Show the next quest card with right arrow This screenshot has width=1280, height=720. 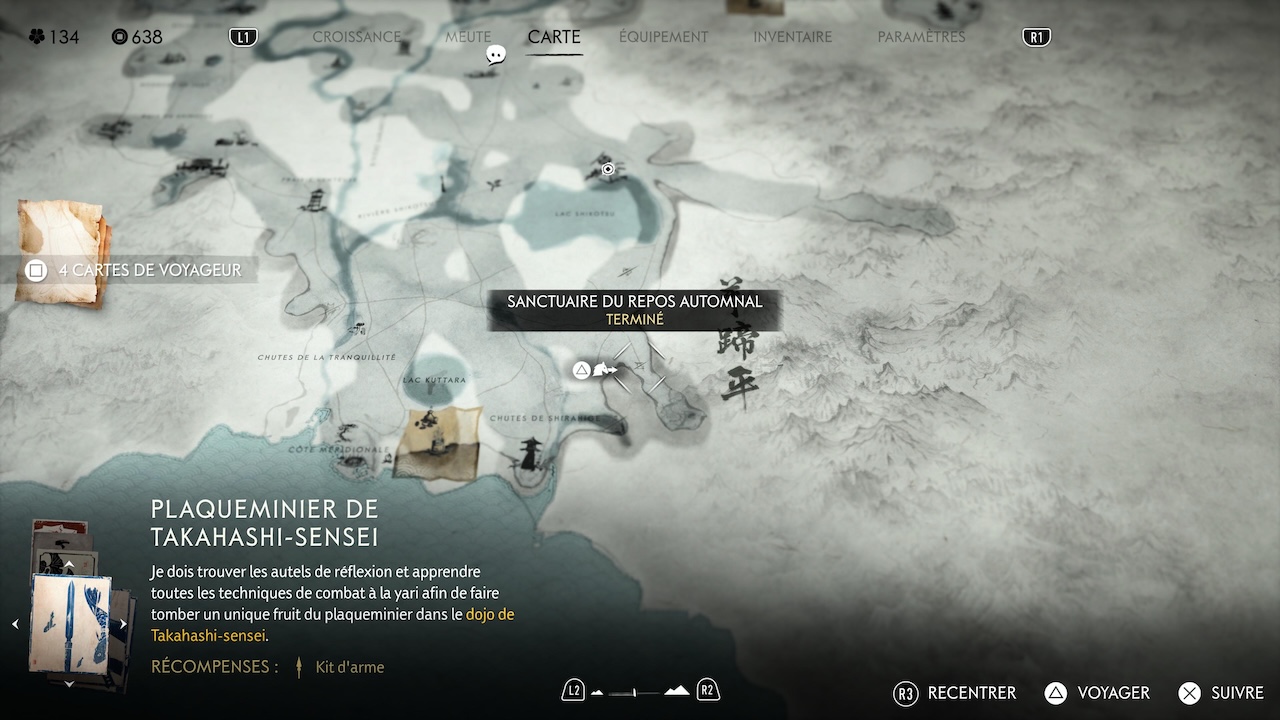(123, 624)
